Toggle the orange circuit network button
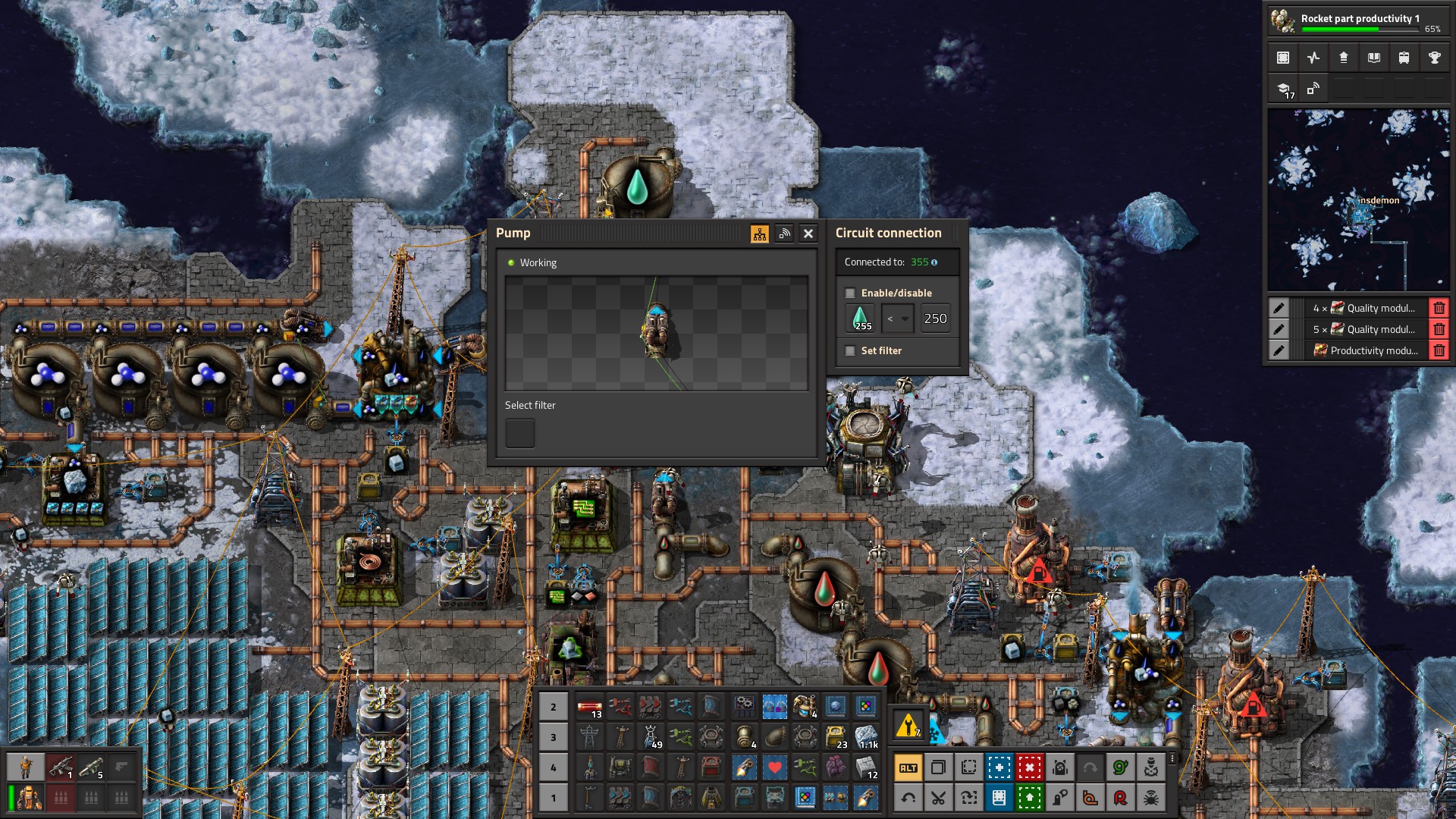The image size is (1456, 819). click(x=759, y=234)
